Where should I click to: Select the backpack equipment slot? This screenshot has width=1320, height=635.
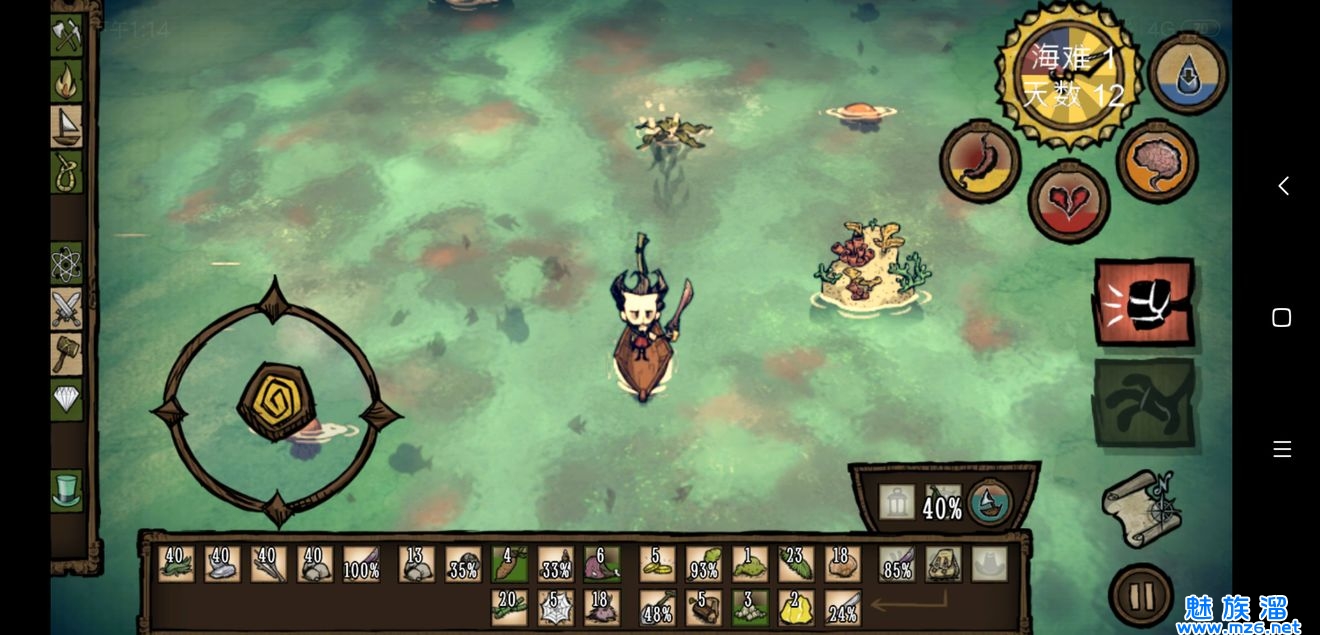pos(943,564)
